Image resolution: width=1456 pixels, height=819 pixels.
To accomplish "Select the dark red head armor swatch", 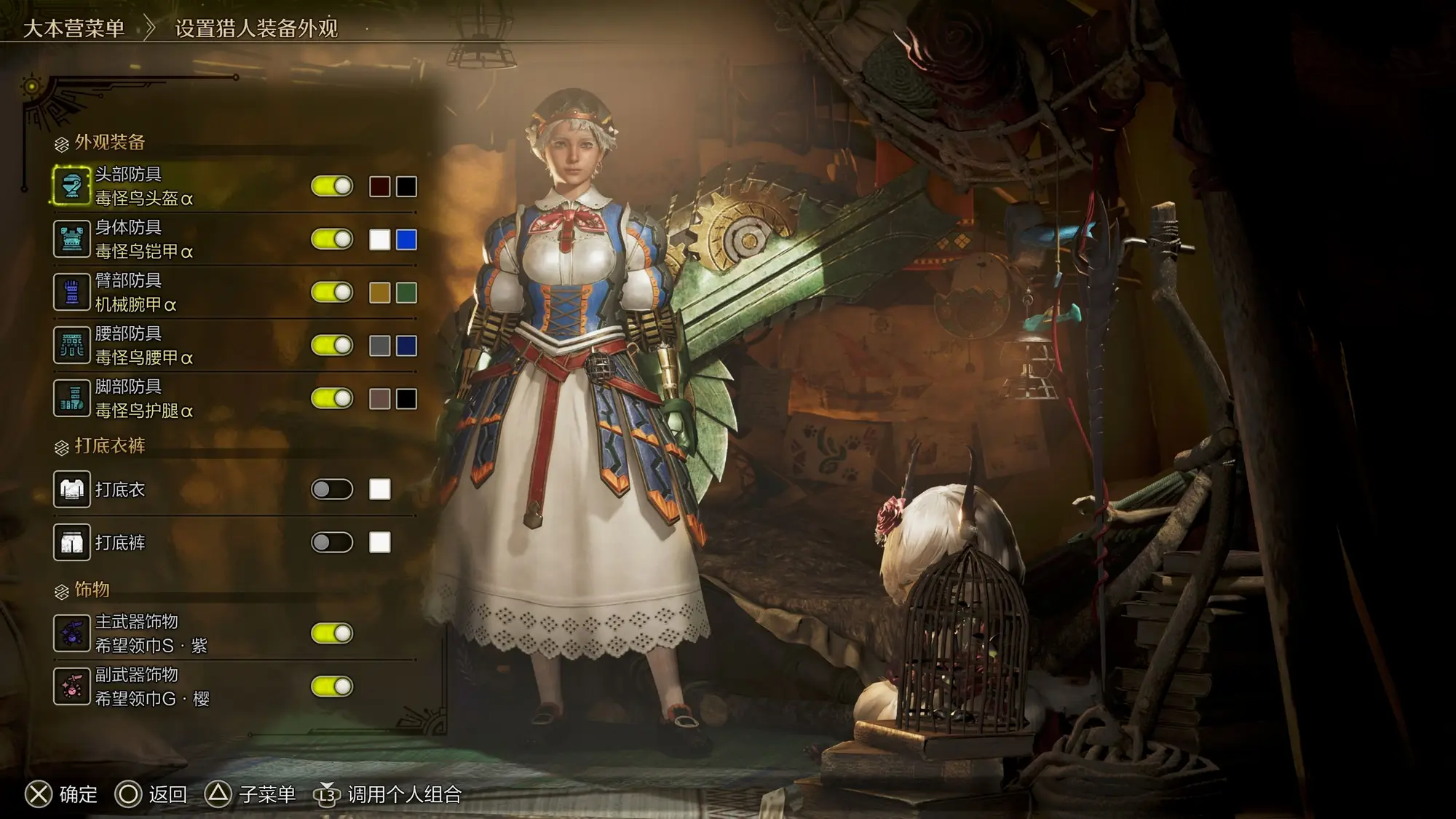I will pos(379,186).
